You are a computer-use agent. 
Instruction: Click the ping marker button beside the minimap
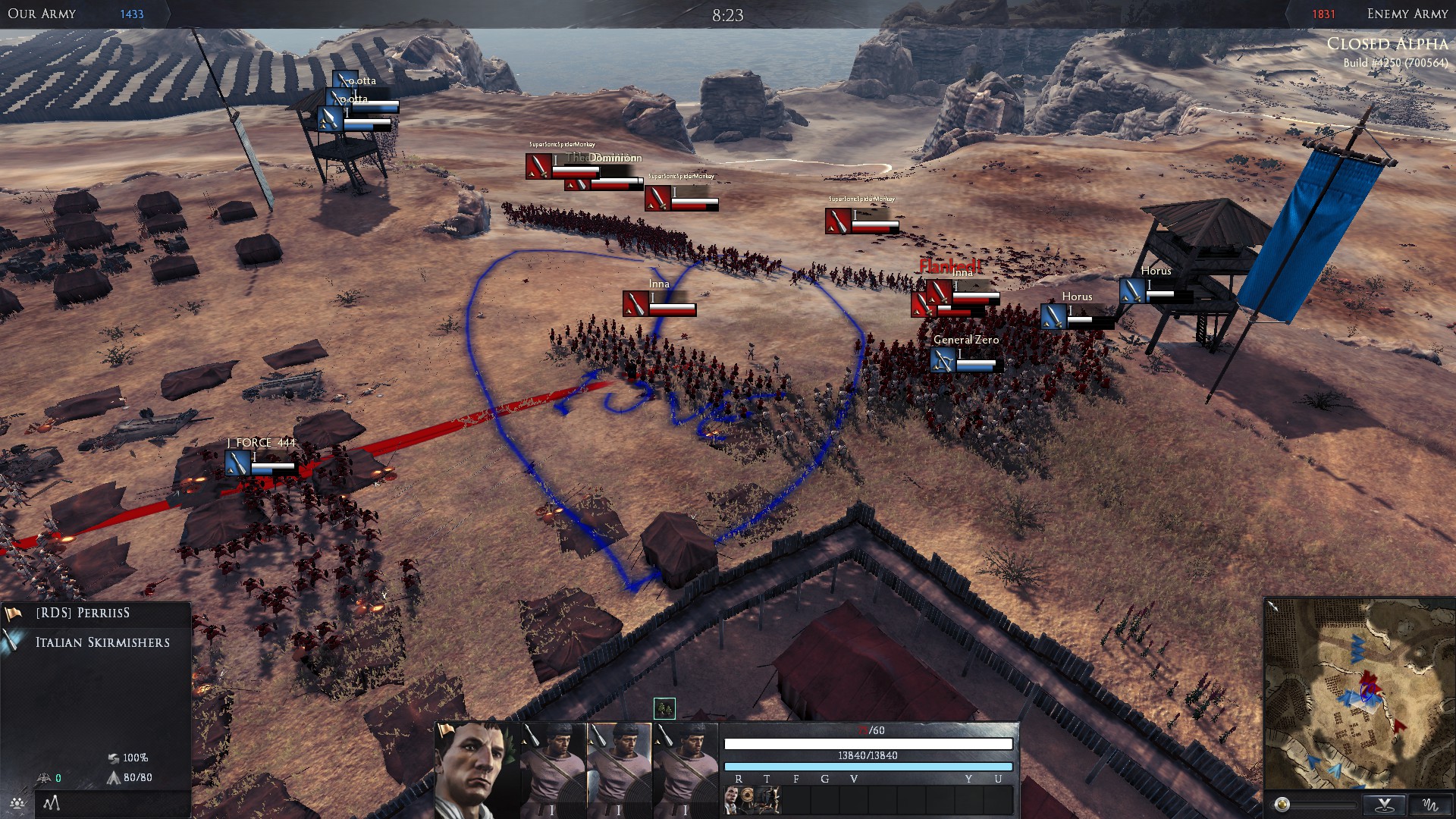pyautogui.click(x=1385, y=805)
